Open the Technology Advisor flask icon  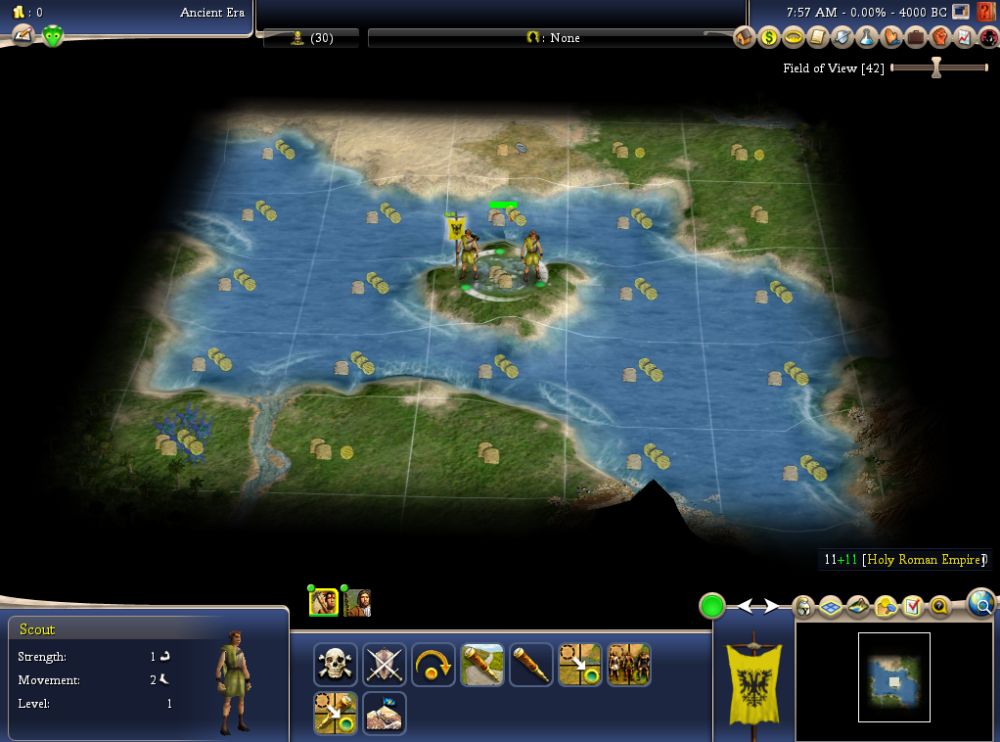[x=866, y=38]
